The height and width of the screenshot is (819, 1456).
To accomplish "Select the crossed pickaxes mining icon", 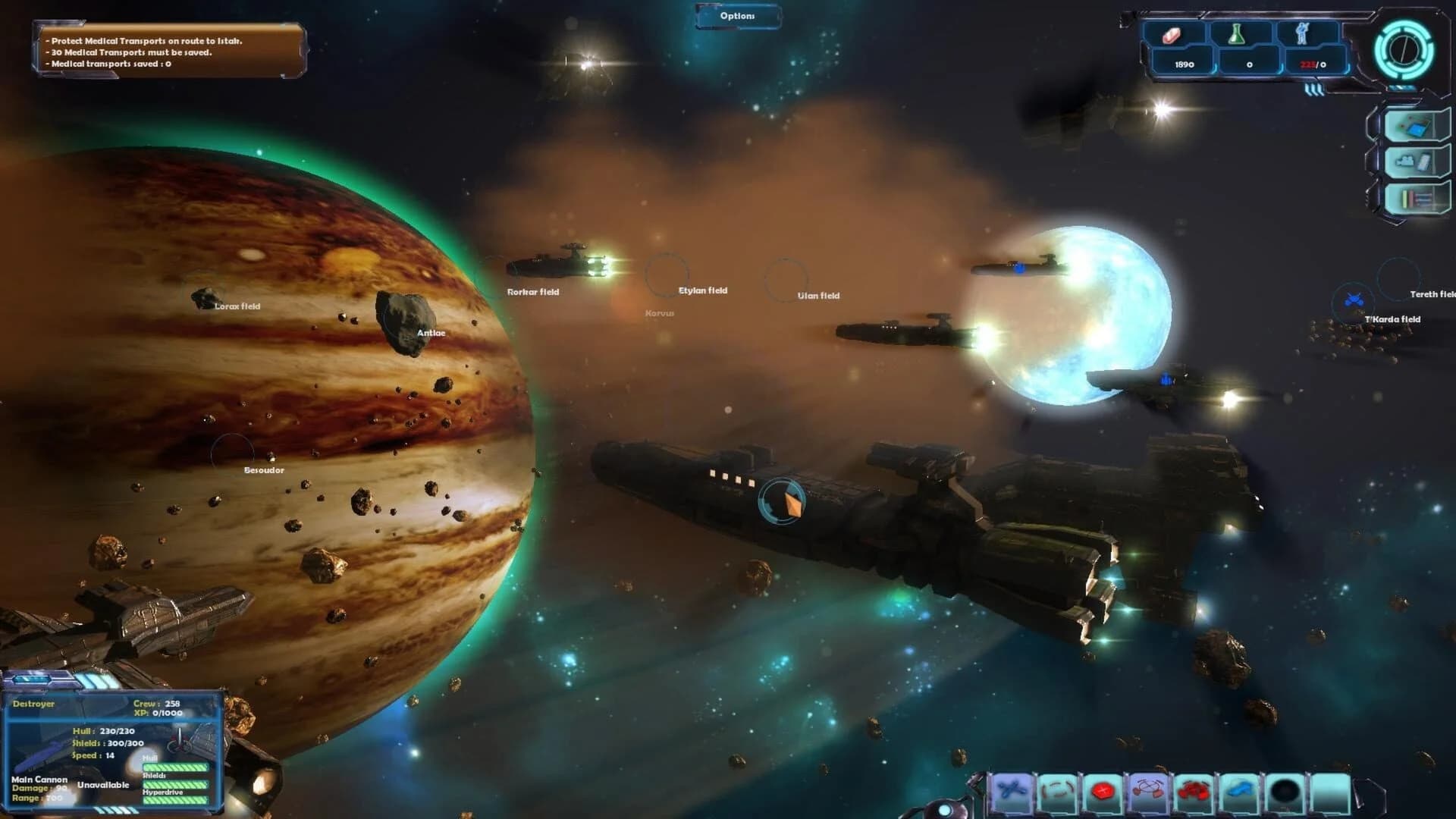I will (x=1147, y=789).
